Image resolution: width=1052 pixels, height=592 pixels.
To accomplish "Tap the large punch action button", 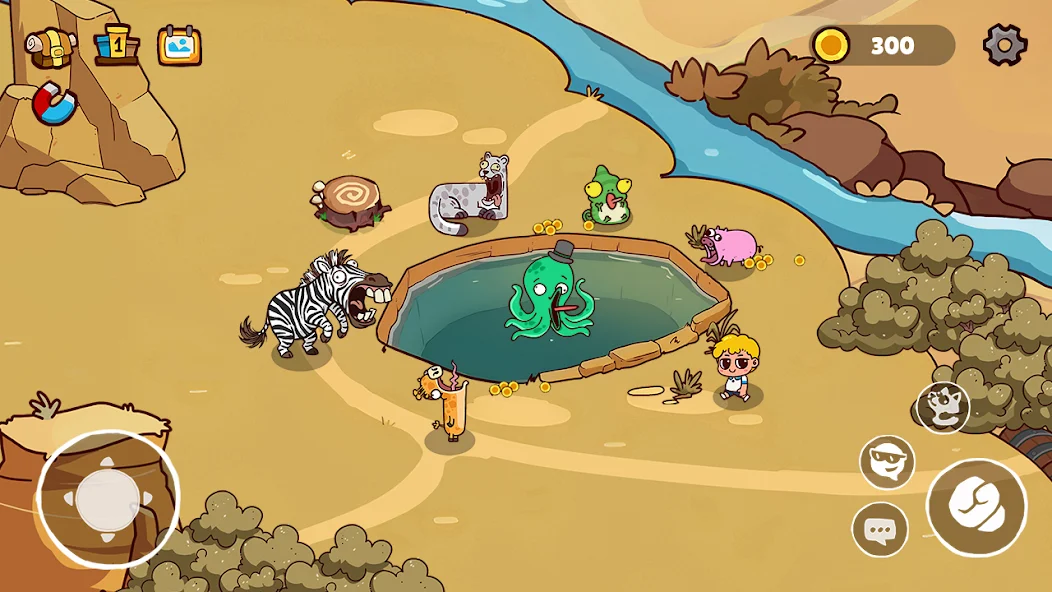I will (977, 508).
